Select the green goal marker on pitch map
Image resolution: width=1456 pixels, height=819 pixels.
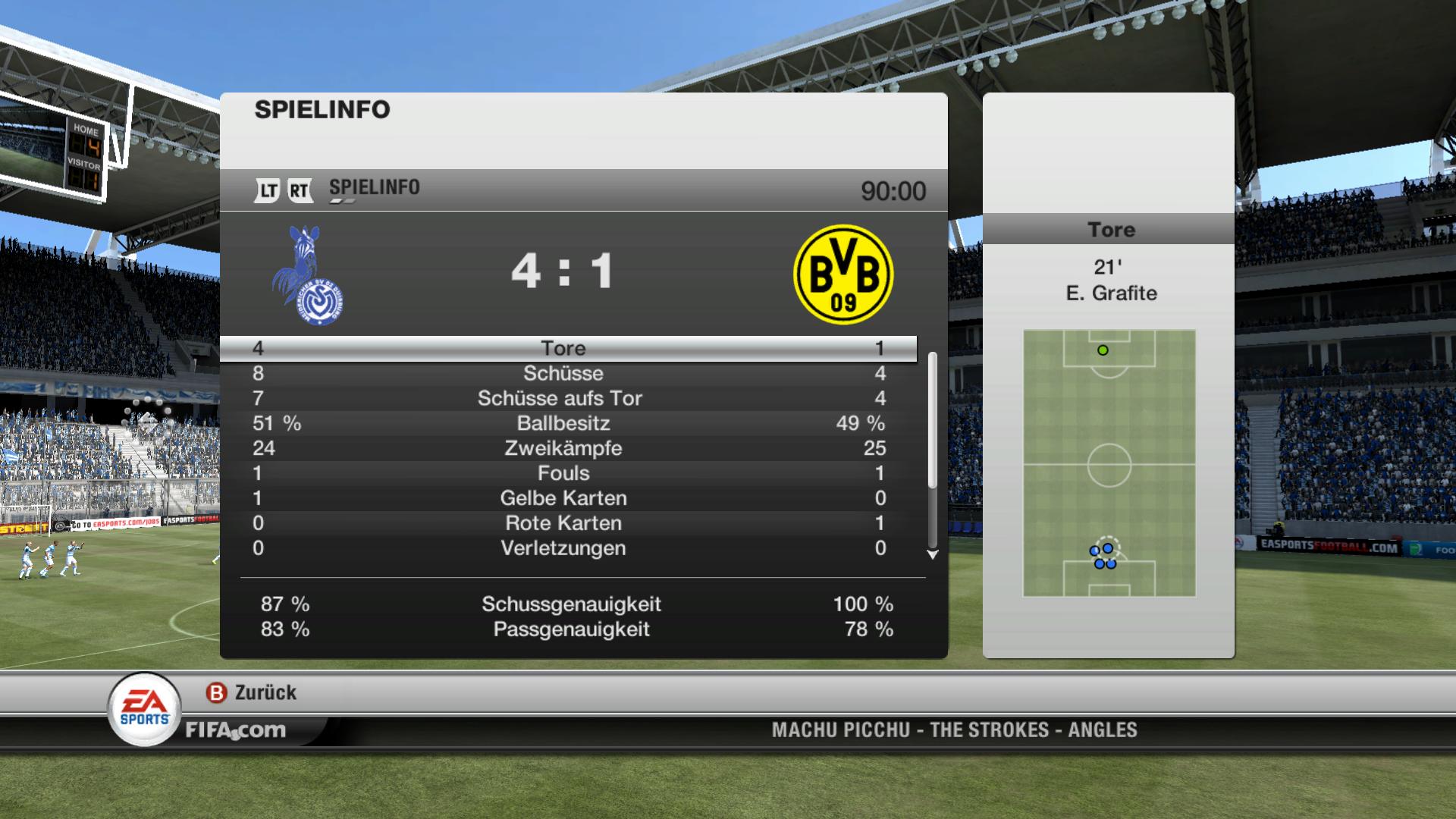(x=1103, y=350)
